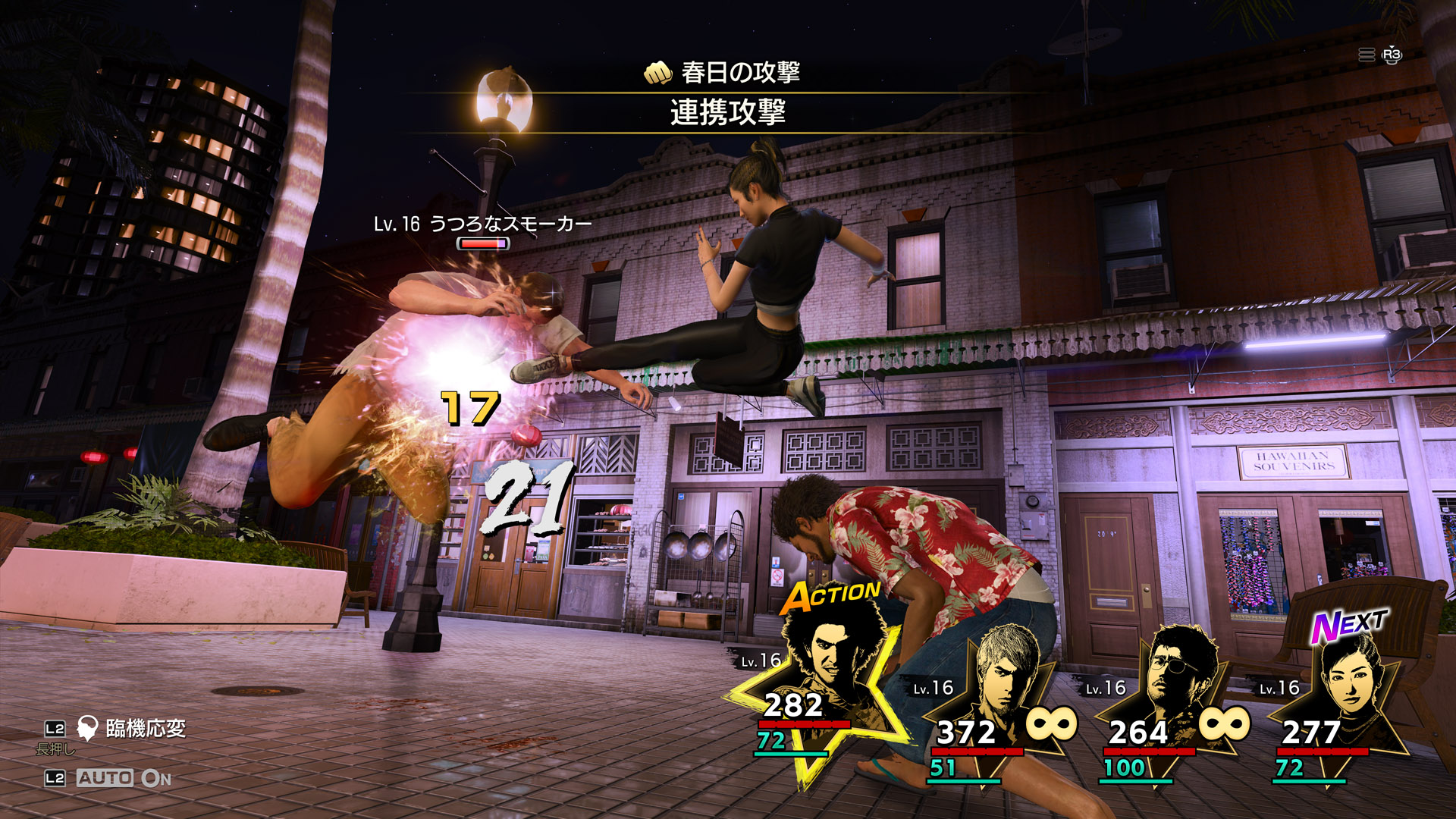The width and height of the screenshot is (1456, 819).
Task: Select Kasuga's portrait marked Action
Action: [830, 660]
